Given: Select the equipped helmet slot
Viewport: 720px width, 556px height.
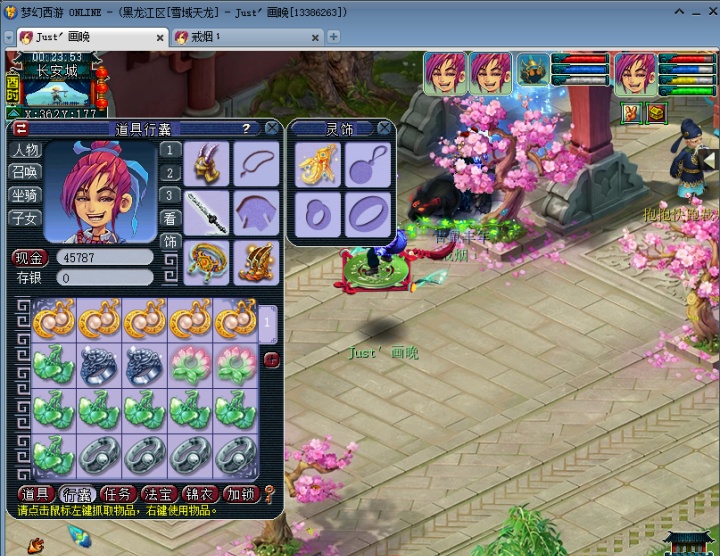Looking at the screenshot, I should pyautogui.click(x=209, y=162).
